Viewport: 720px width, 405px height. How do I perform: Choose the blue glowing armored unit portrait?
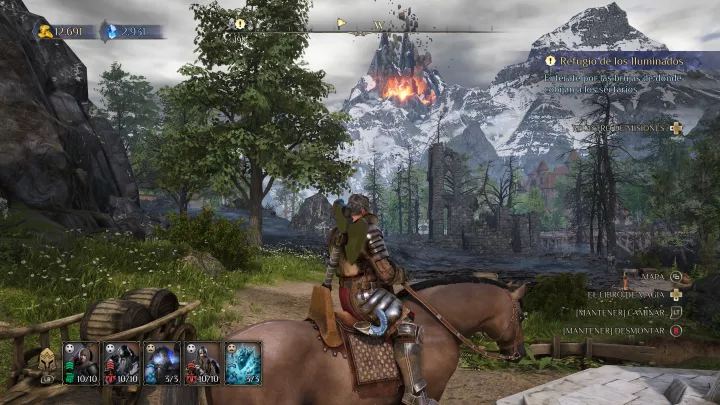tap(162, 362)
